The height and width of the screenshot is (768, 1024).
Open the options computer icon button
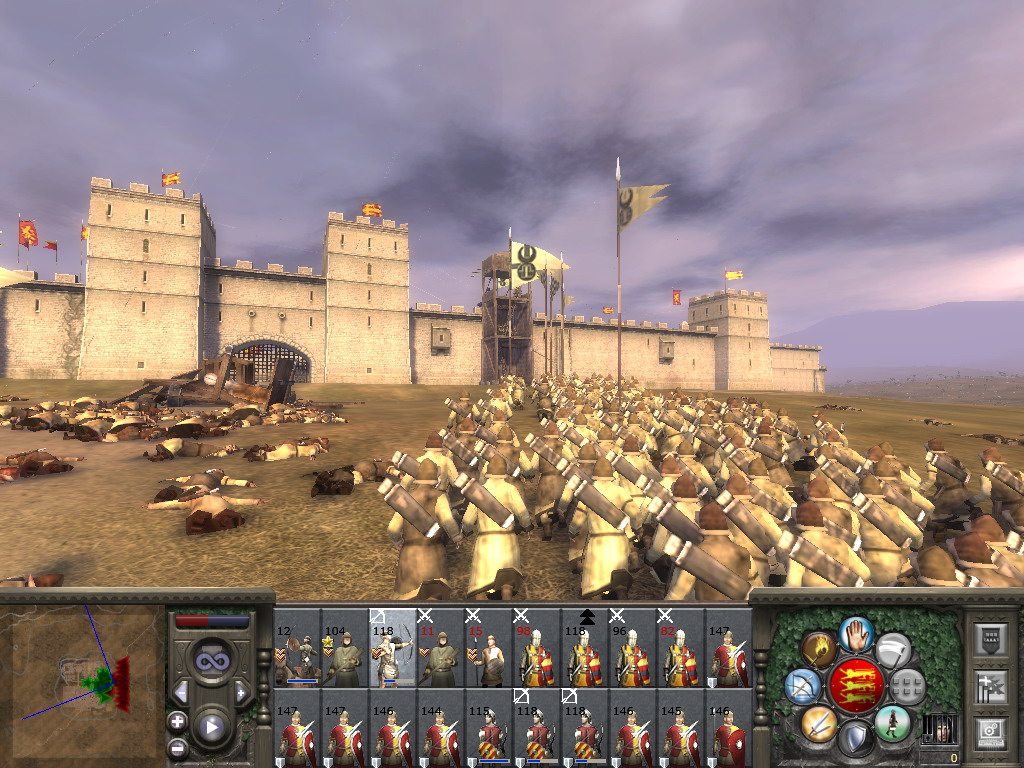click(x=991, y=729)
